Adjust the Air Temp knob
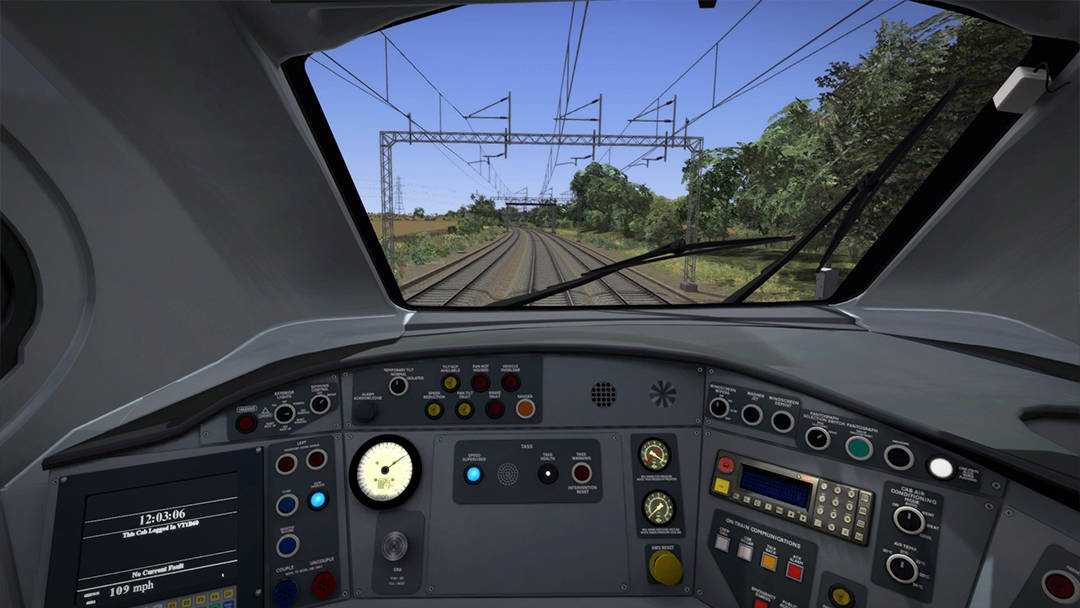The width and height of the screenshot is (1080, 608). coord(902,568)
